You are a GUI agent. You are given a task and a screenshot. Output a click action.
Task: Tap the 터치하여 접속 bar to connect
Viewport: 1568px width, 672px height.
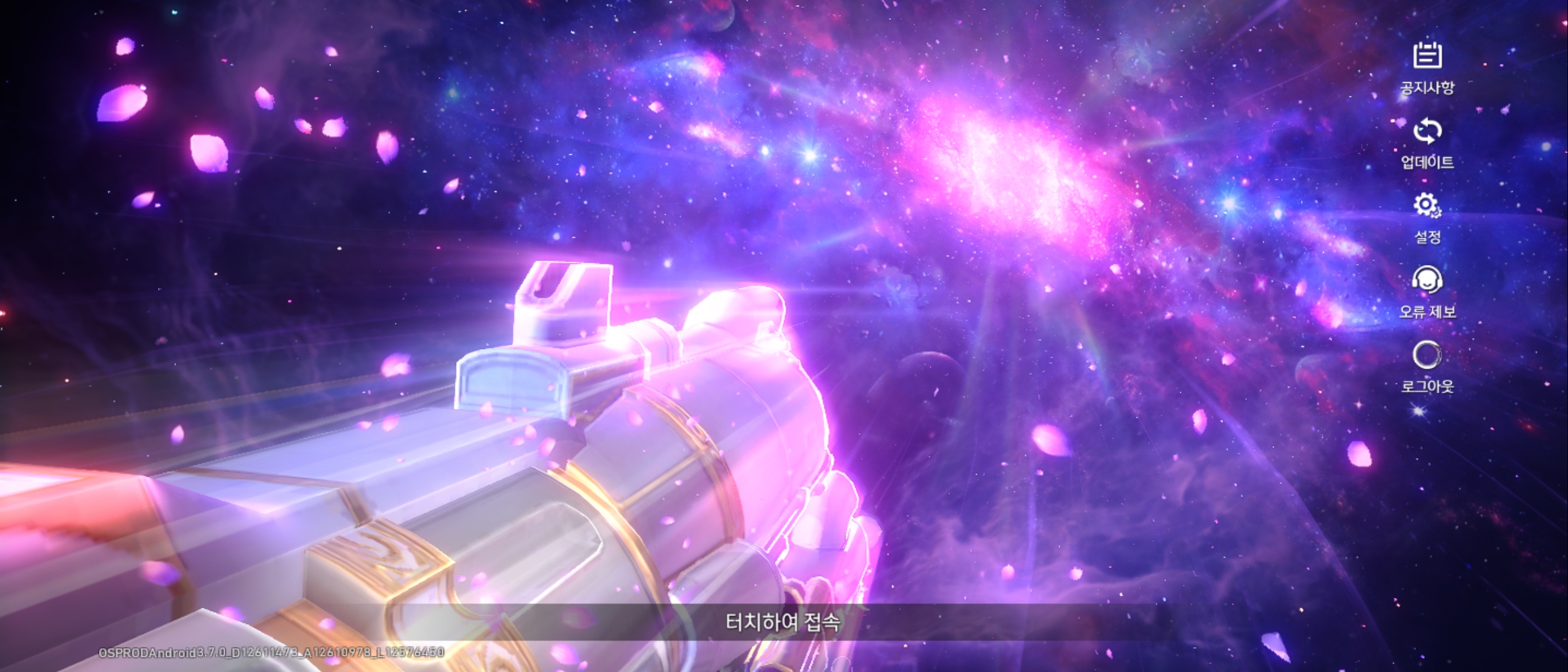(x=783, y=622)
